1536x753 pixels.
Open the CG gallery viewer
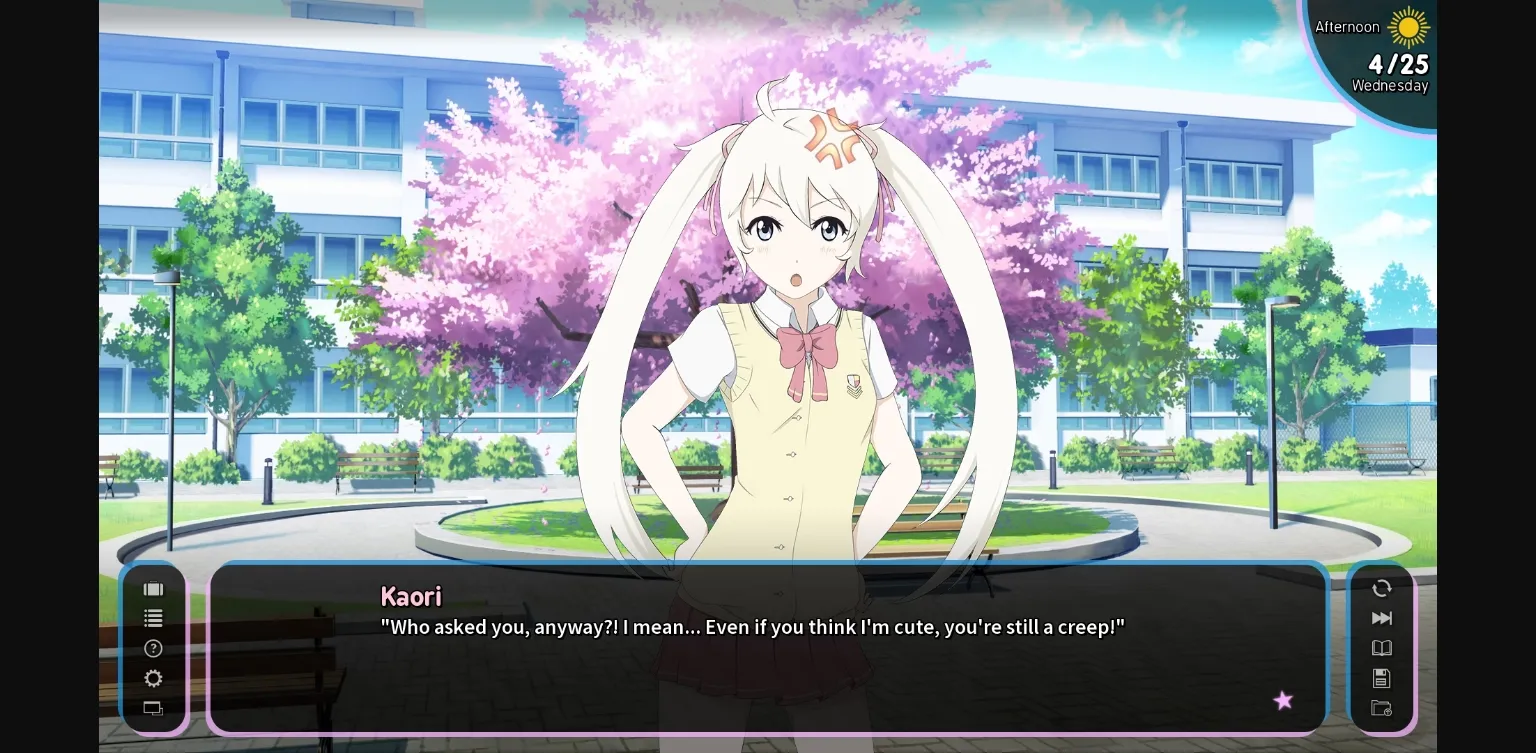pos(153,589)
